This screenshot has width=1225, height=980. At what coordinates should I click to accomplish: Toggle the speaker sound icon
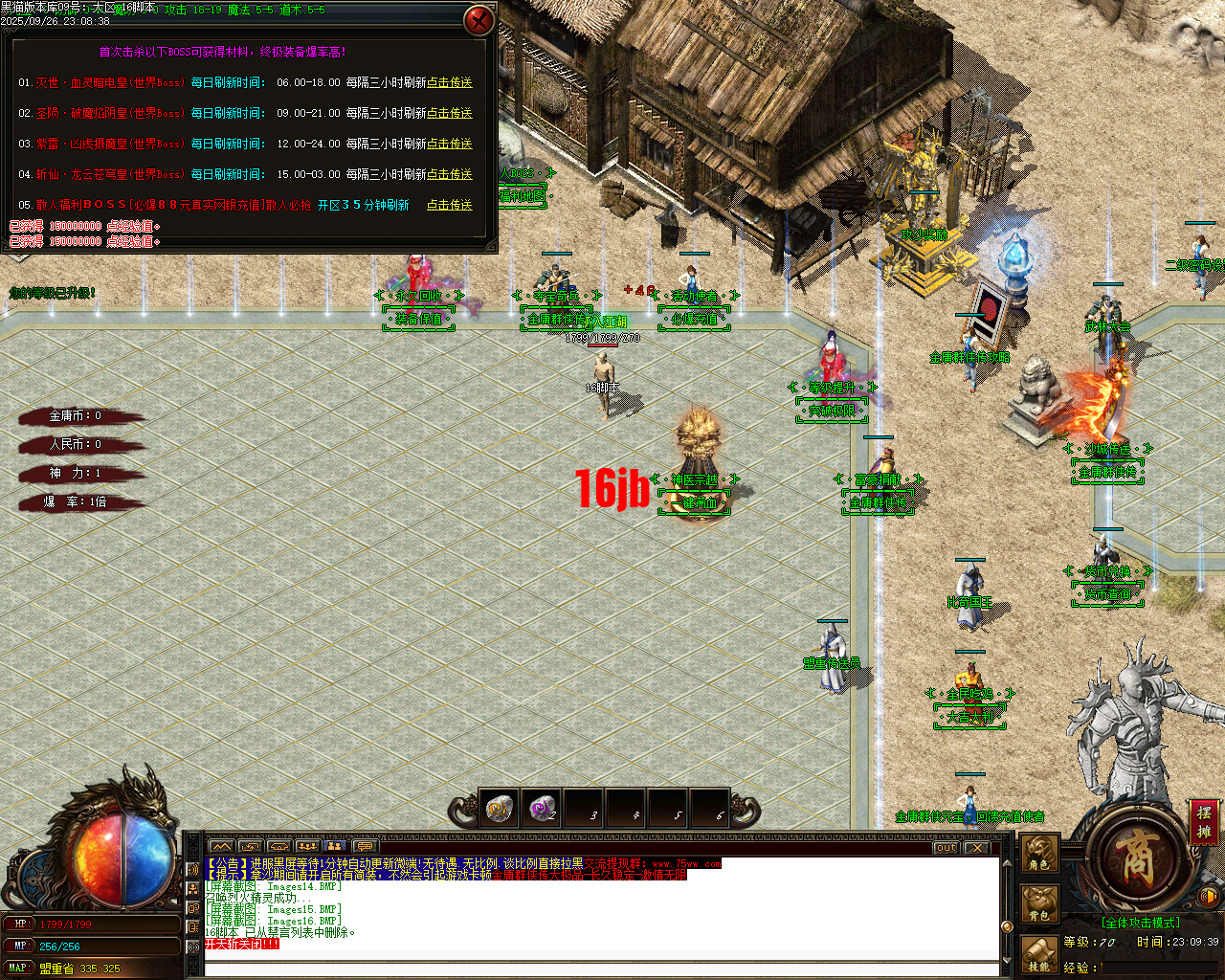click(x=1209, y=895)
